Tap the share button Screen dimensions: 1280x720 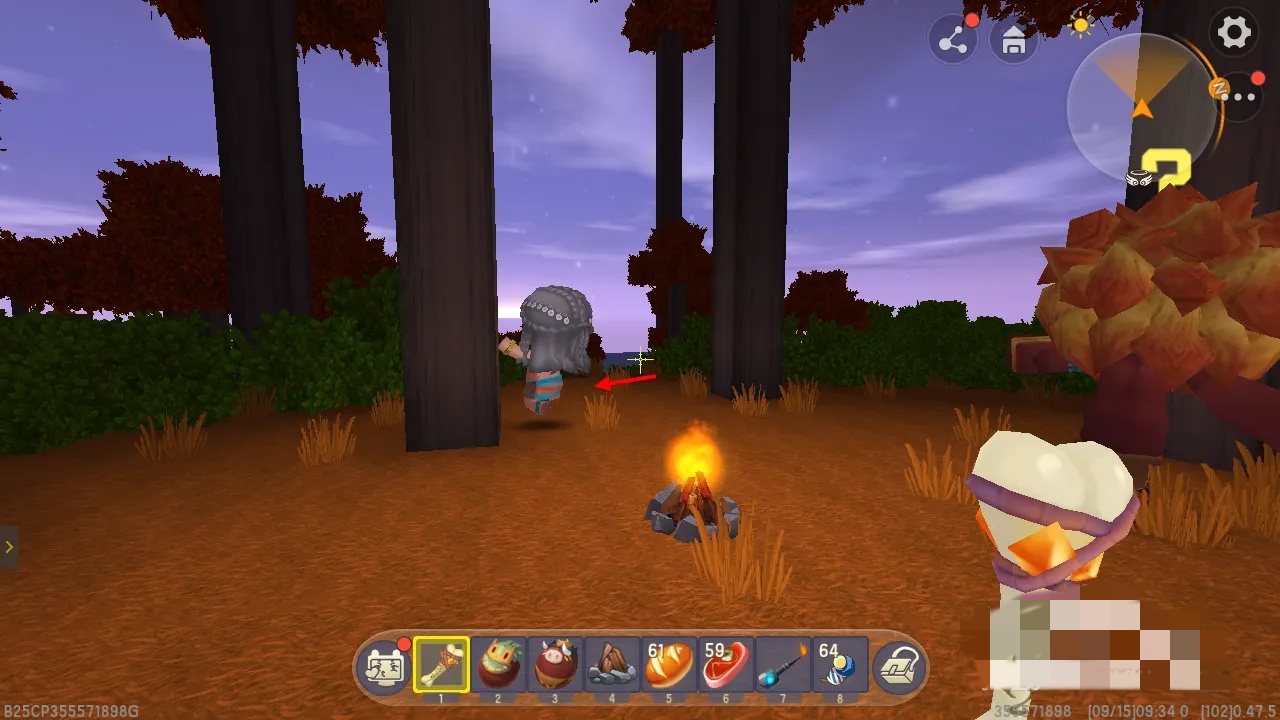[952, 41]
